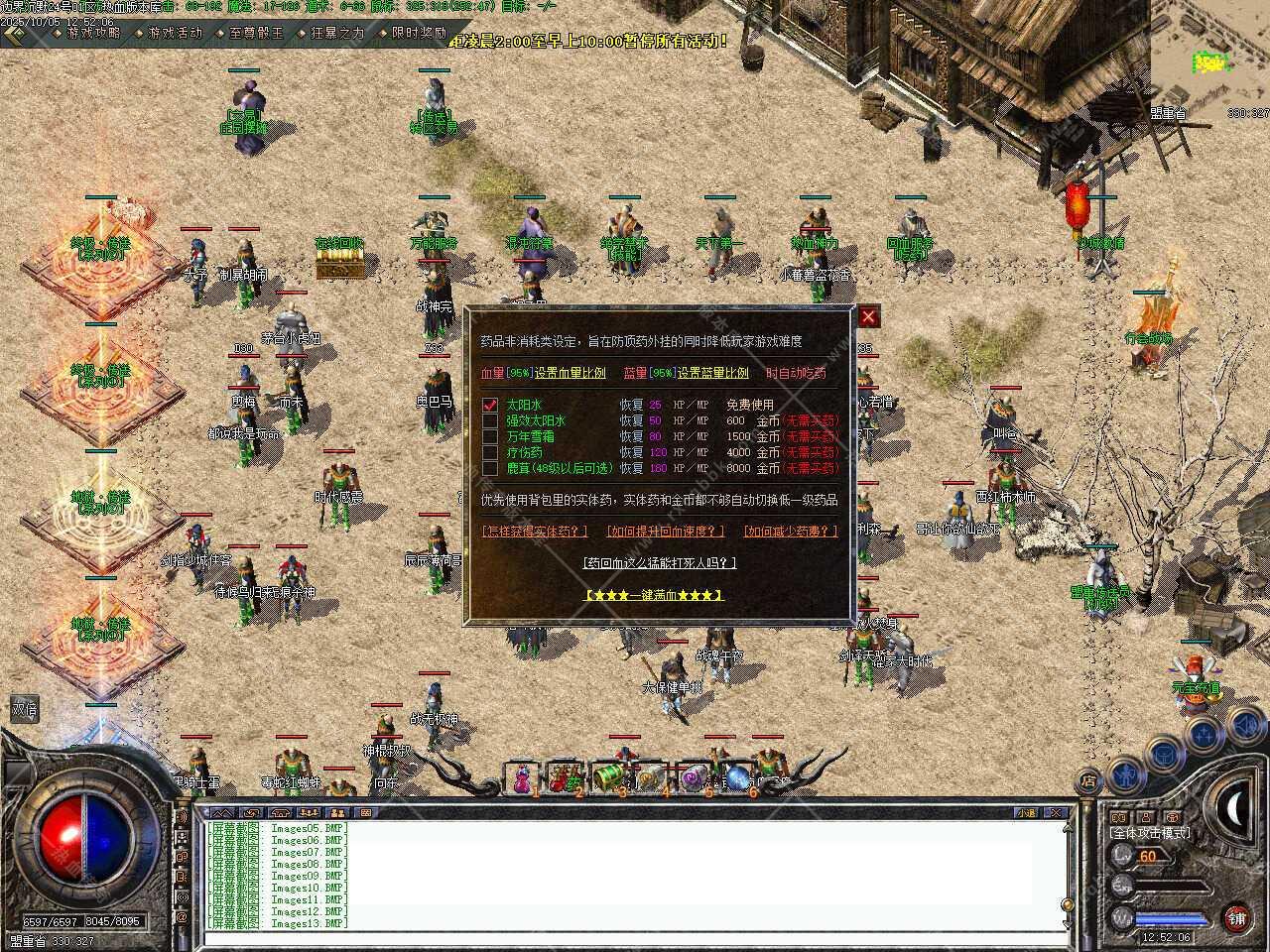Read 药回血这么猛能打死人吗 explanation link
Image resolution: width=1270 pixels, height=952 pixels.
tap(660, 563)
